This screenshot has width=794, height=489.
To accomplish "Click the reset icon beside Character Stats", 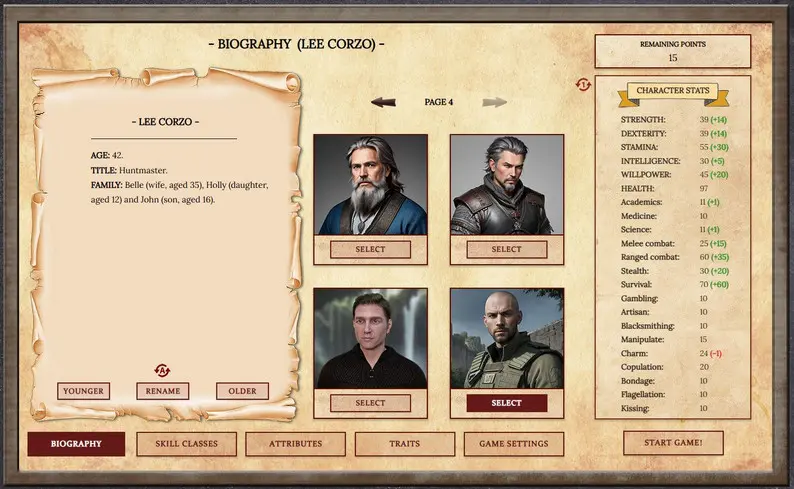I will tap(583, 85).
